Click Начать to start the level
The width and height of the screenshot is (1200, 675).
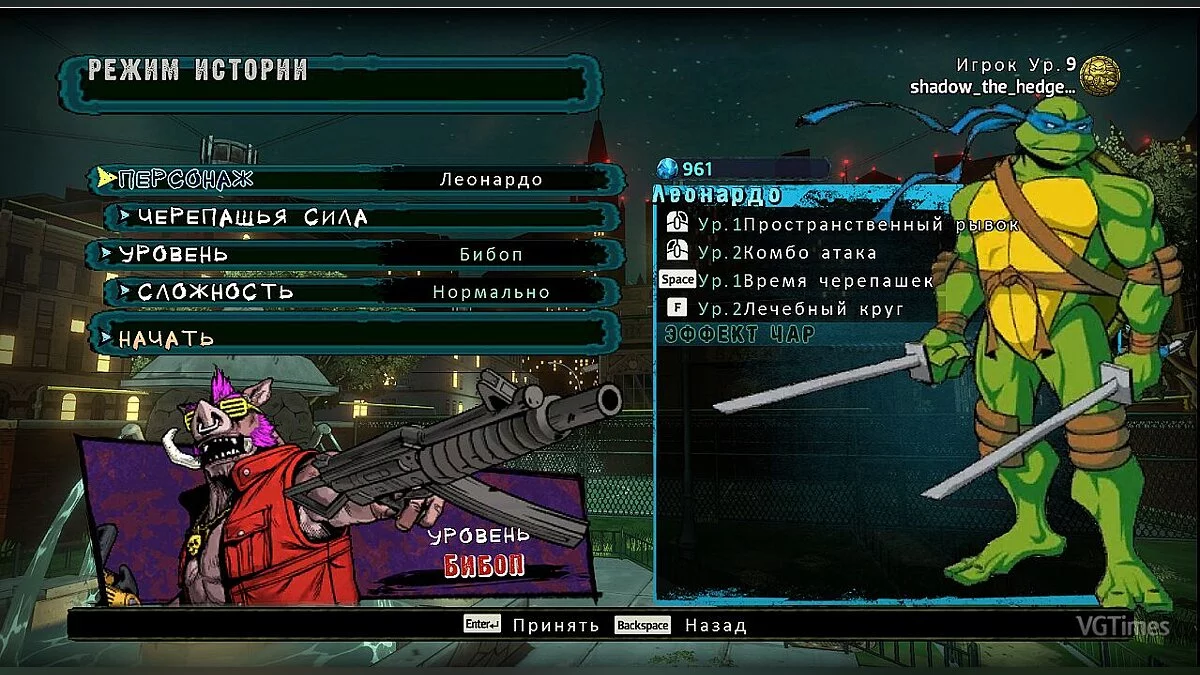(x=355, y=338)
